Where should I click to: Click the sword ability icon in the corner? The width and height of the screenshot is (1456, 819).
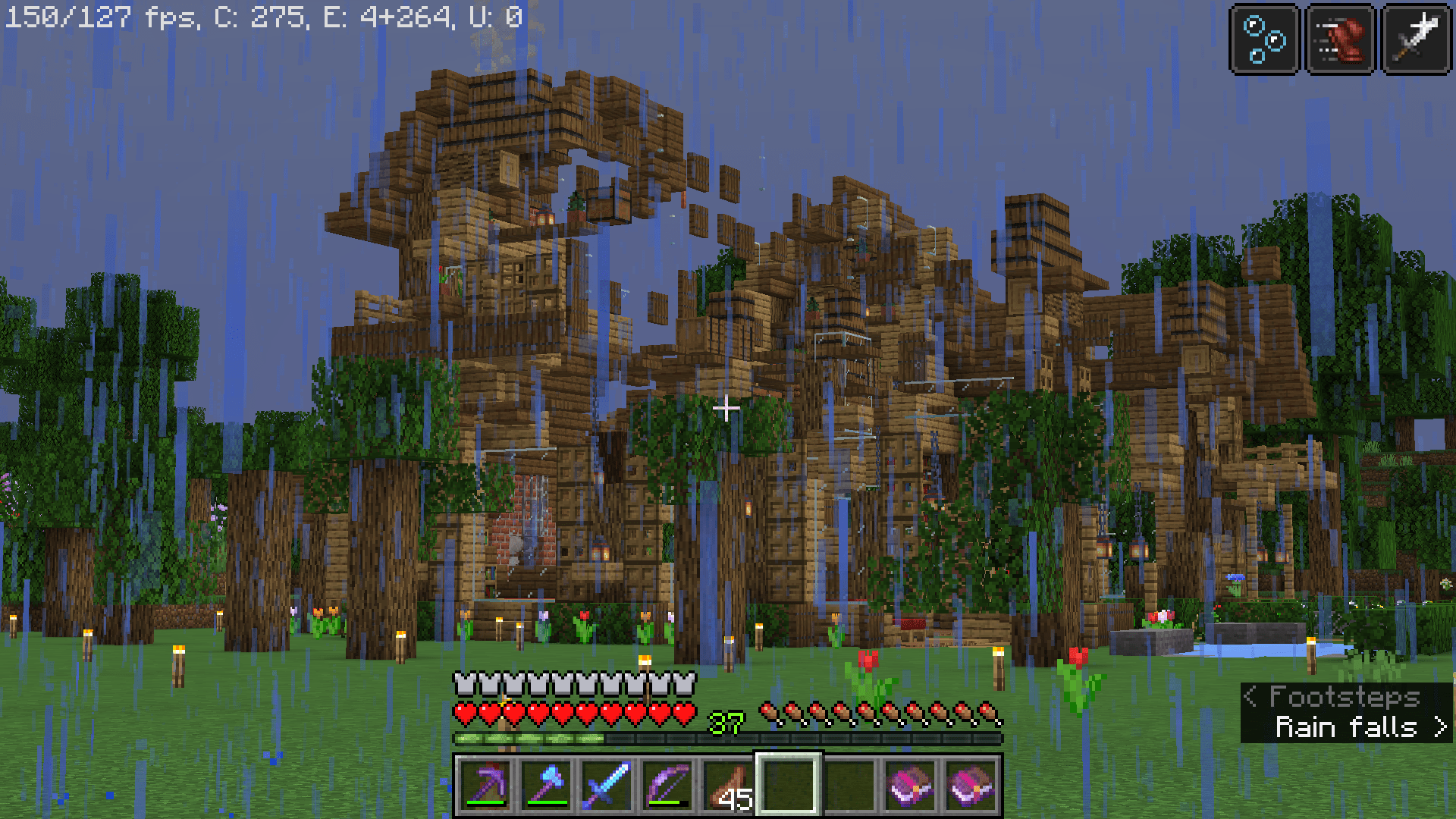[1415, 39]
